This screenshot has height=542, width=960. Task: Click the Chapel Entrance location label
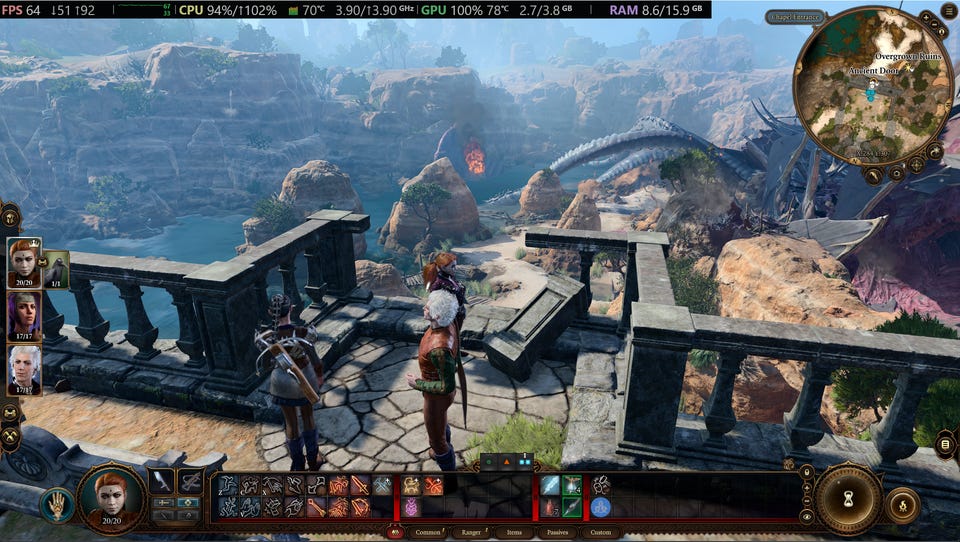click(796, 17)
